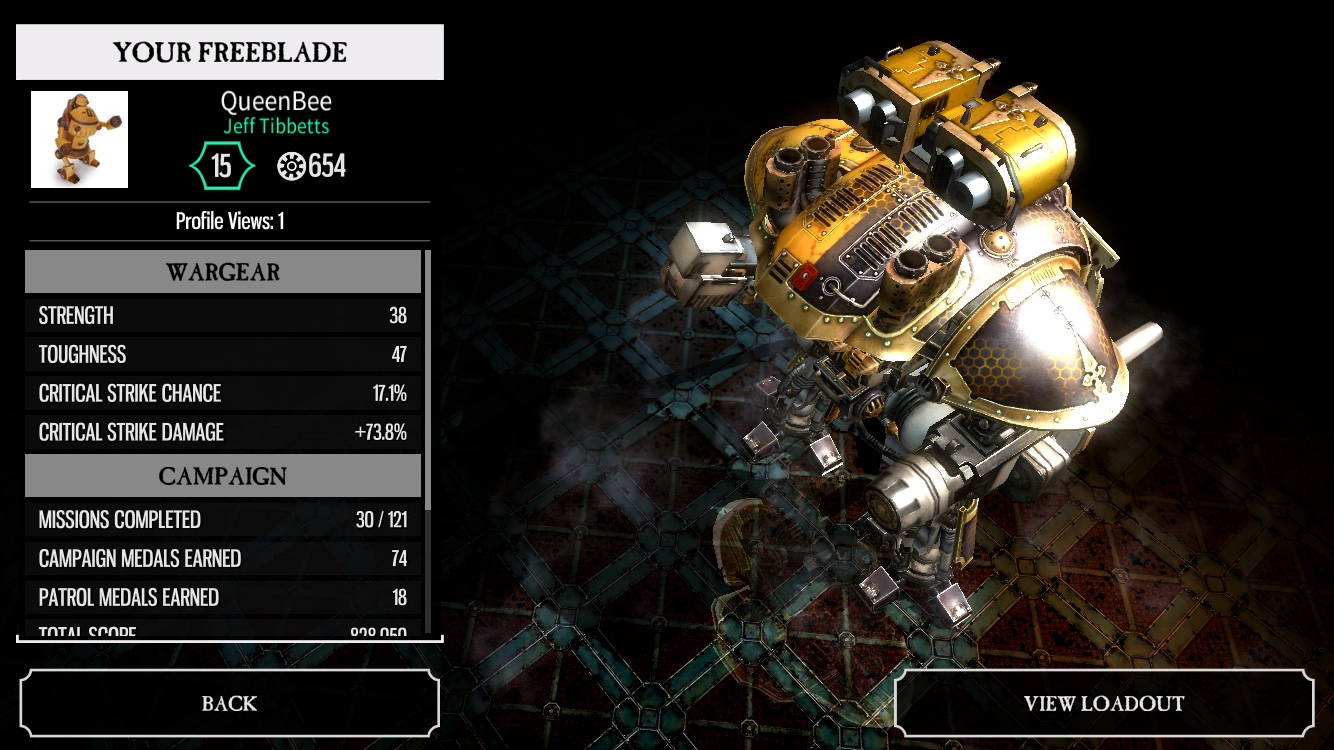Screen dimensions: 1334x750
Task: Select the QueenBee knight portrait thumbnail
Action: tap(80, 140)
